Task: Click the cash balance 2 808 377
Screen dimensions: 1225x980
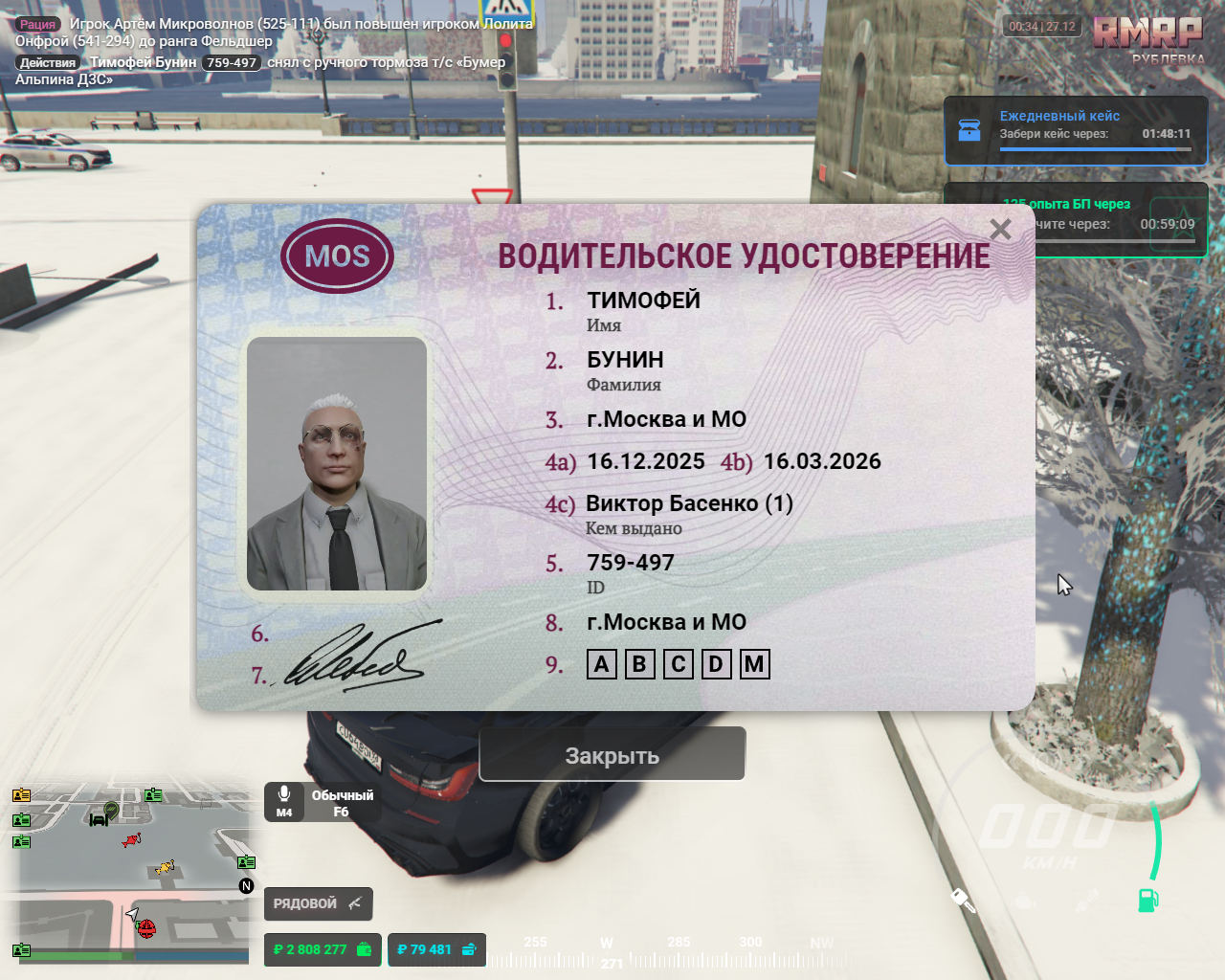Action: tap(322, 949)
